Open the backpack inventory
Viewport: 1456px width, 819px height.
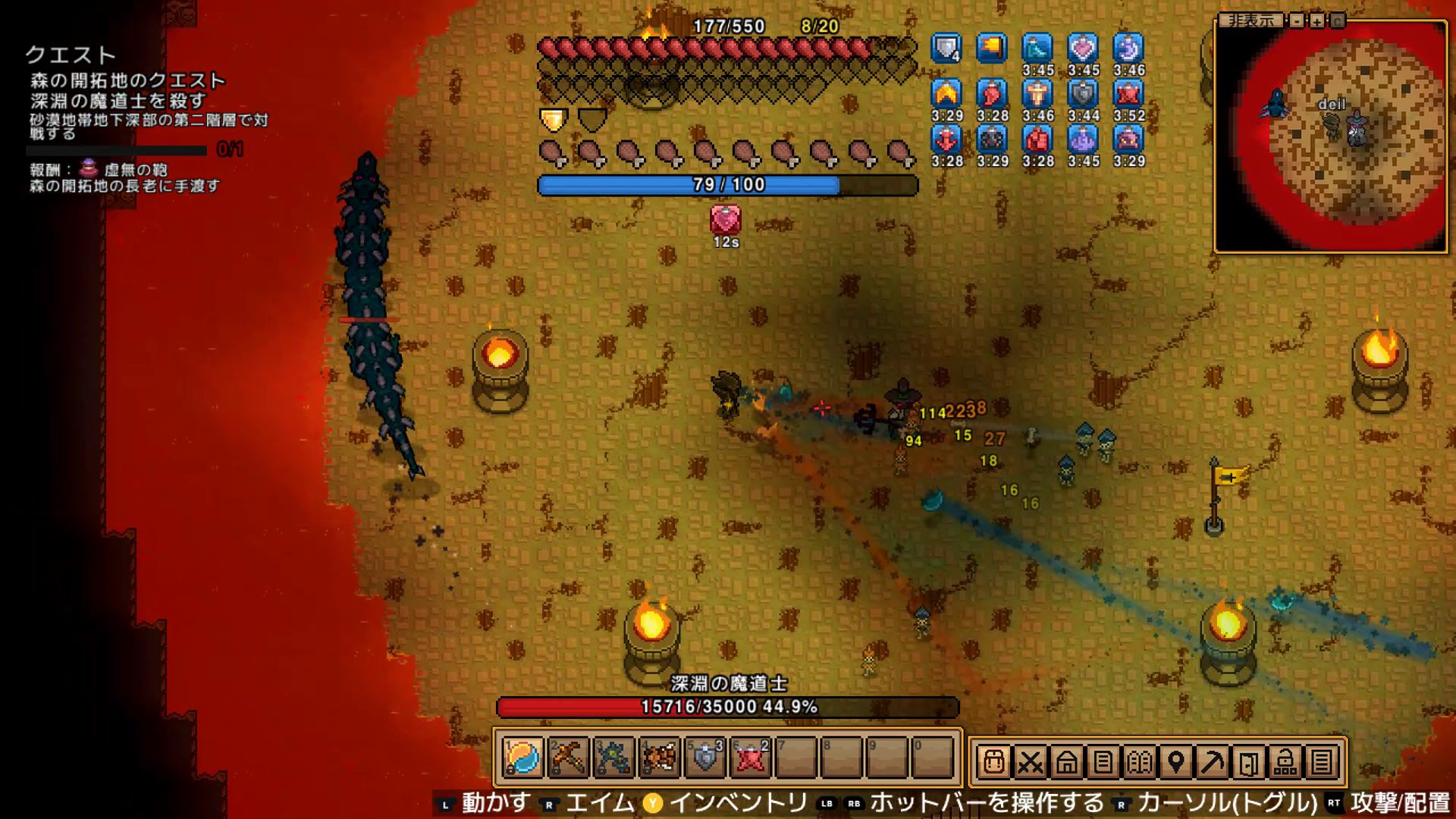pos(993,761)
